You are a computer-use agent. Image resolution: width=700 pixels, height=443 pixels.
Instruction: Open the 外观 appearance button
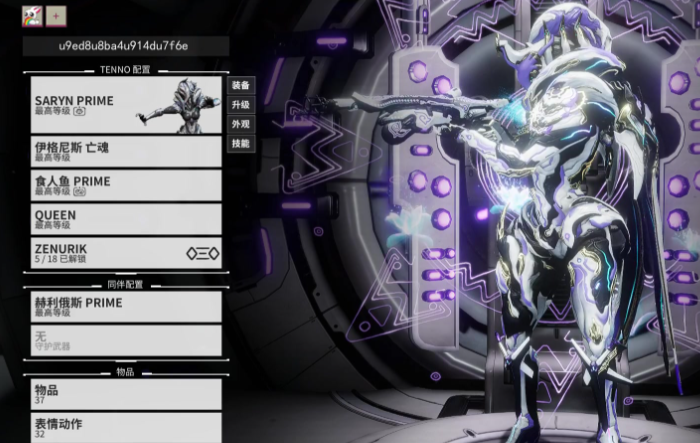pos(240,124)
